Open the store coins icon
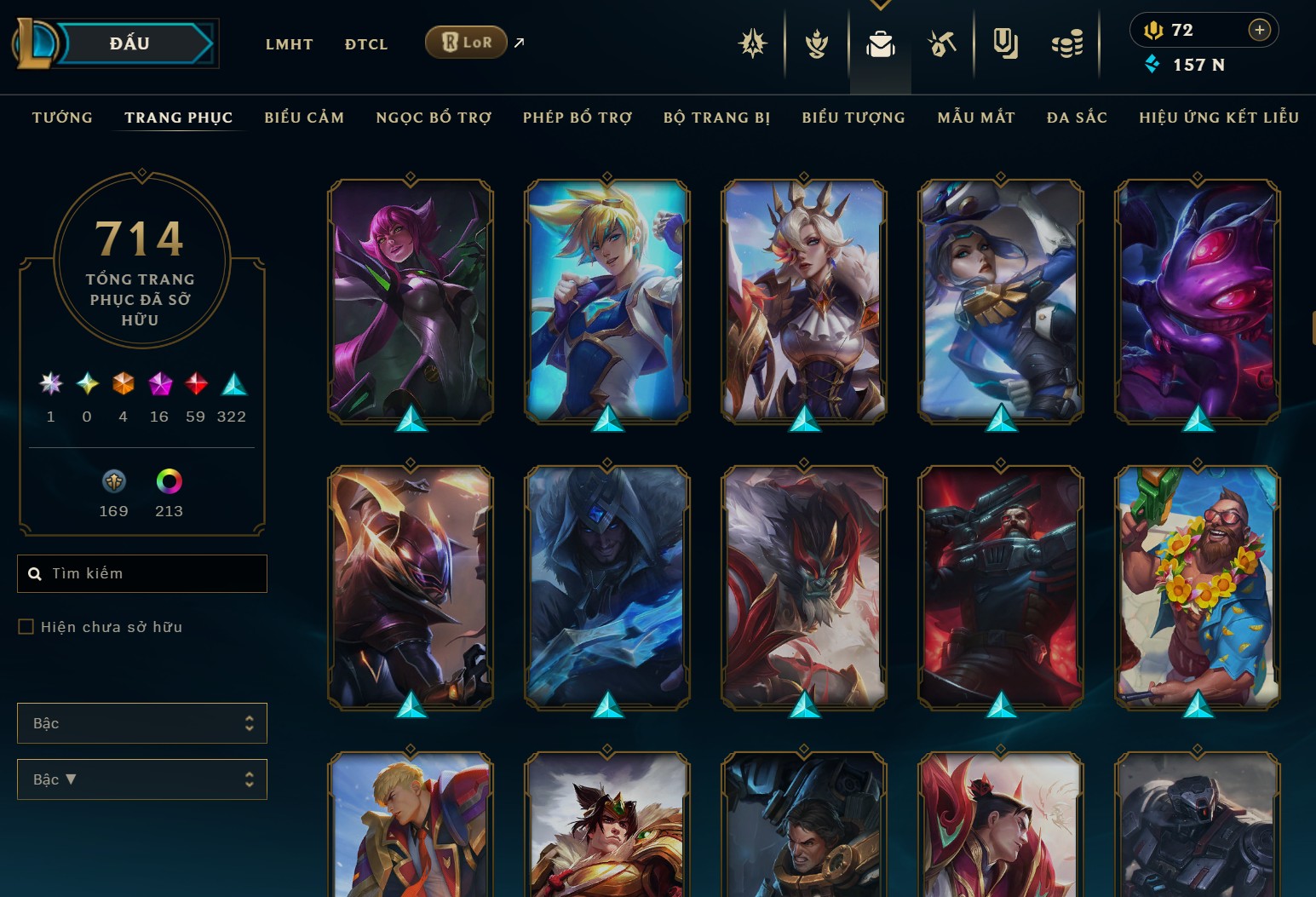Image resolution: width=1316 pixels, height=897 pixels. 1066,43
